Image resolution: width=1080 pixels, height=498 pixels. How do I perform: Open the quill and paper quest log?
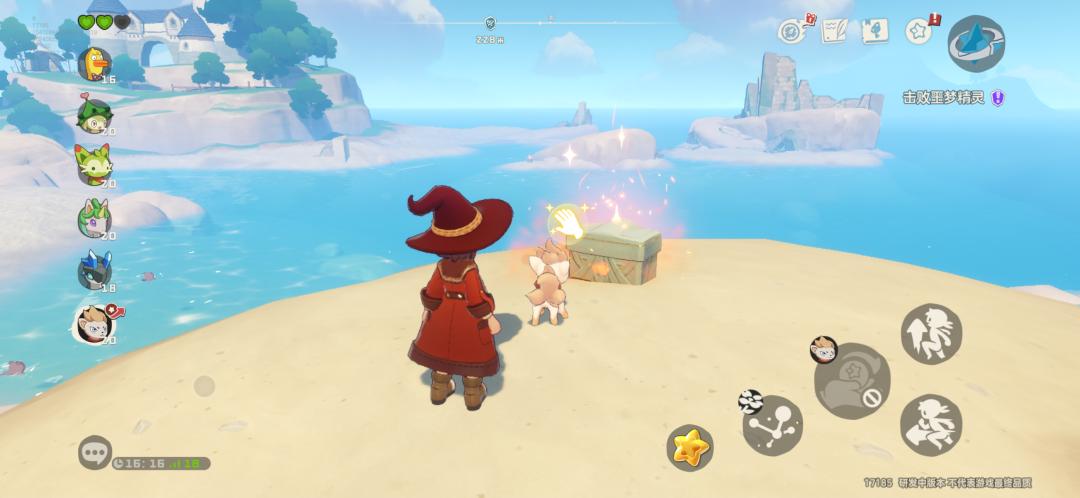click(x=835, y=31)
